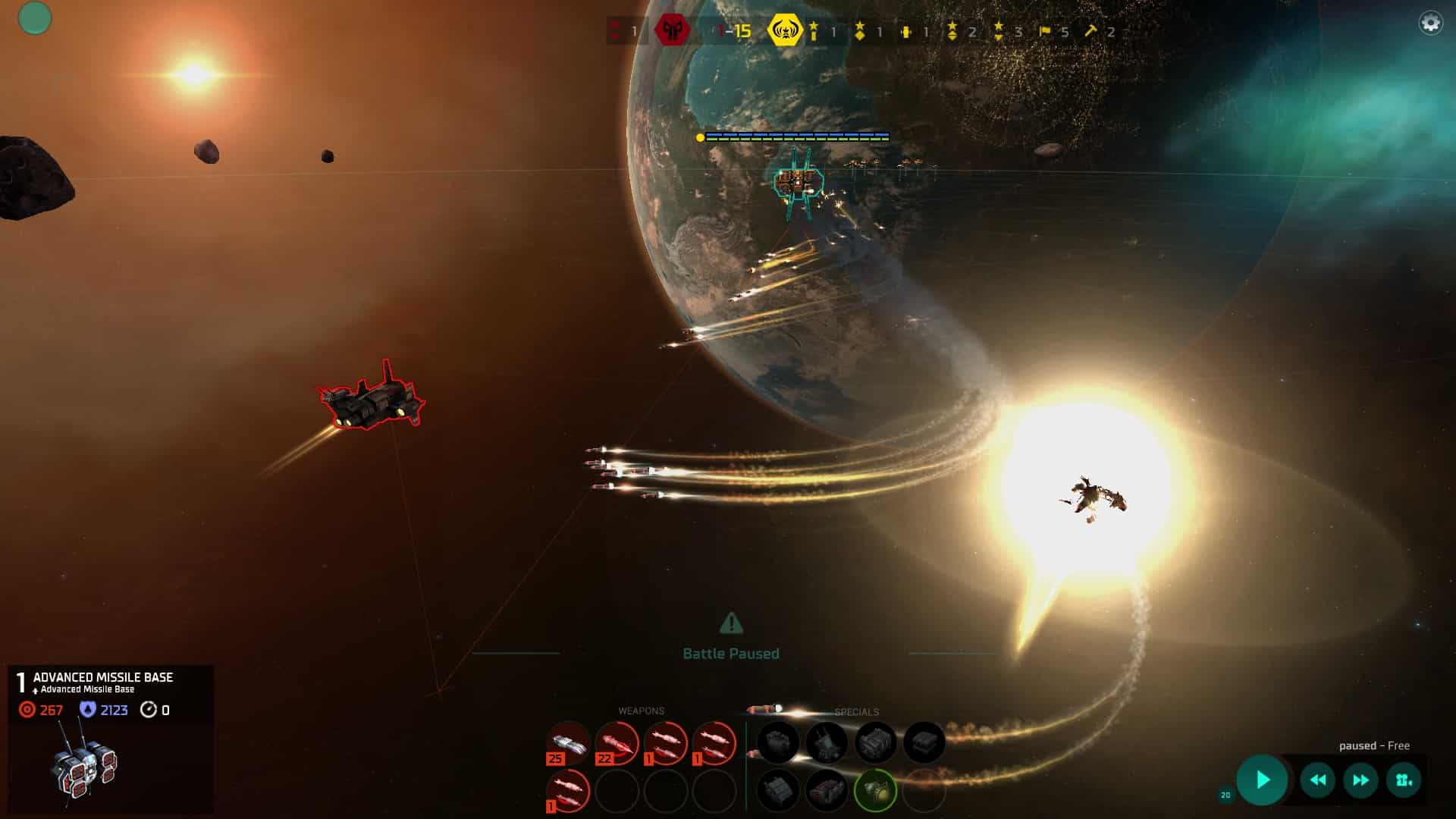Speed up battle with fast-forward arrows
This screenshot has height=819, width=1456.
coord(1361,780)
